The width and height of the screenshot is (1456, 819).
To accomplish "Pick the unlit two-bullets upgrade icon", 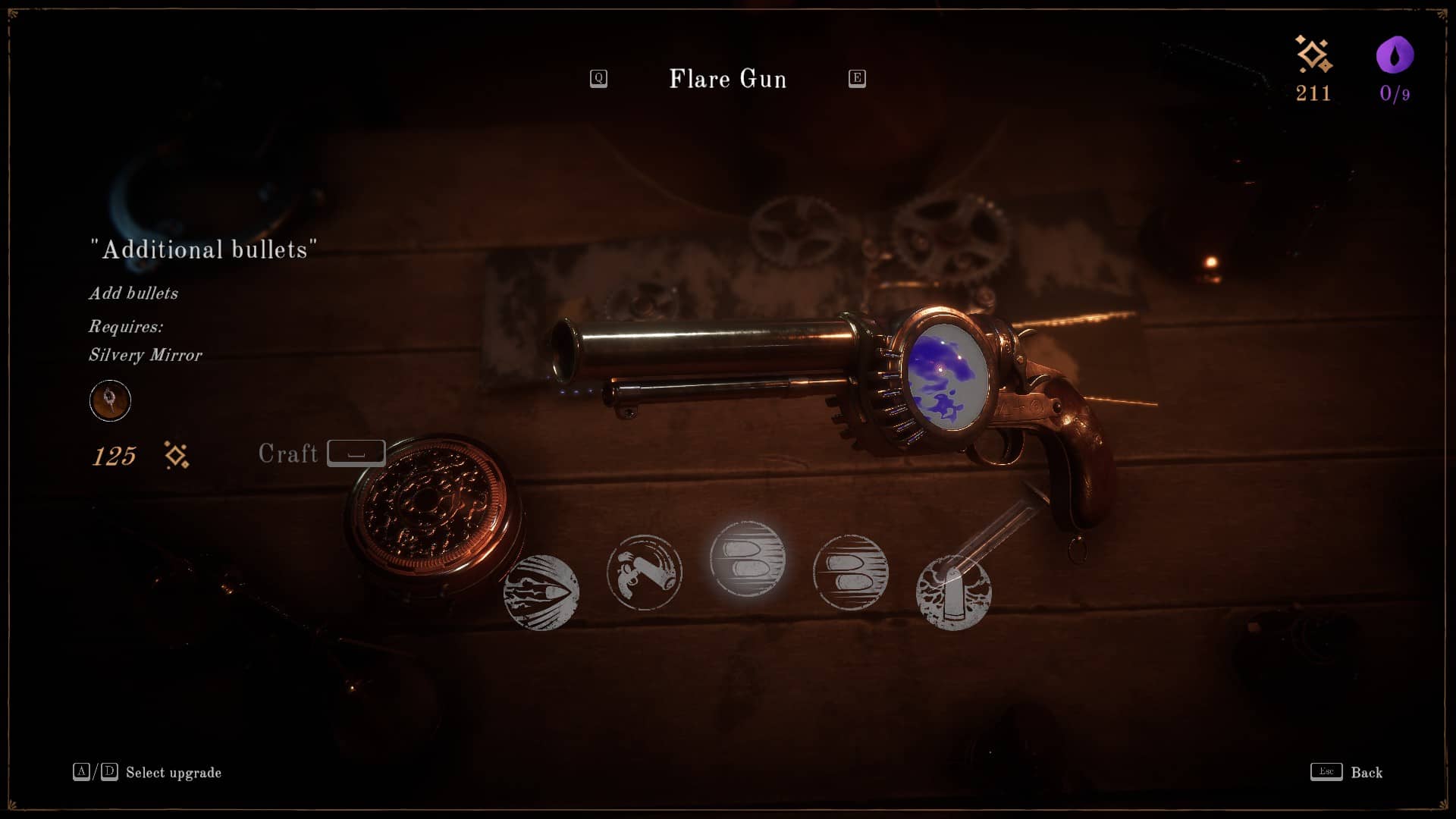I will point(850,573).
